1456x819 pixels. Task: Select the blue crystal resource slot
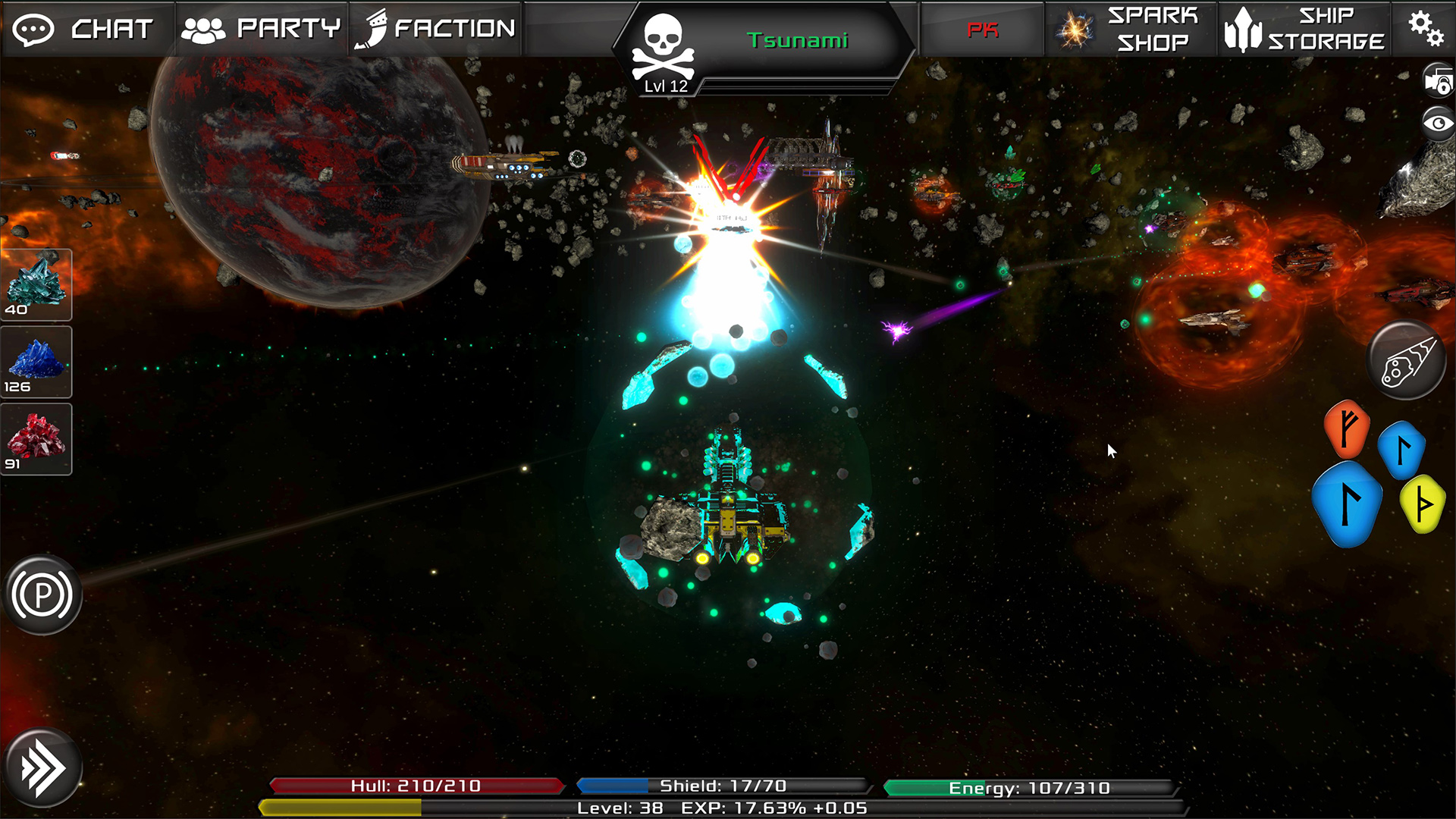coord(36,362)
